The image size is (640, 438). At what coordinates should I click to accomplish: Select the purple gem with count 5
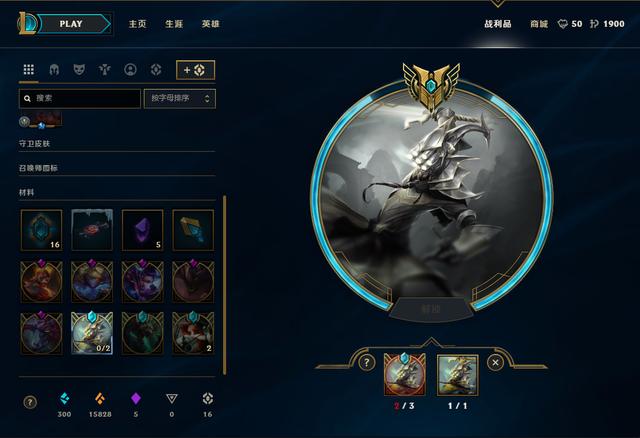[142, 229]
